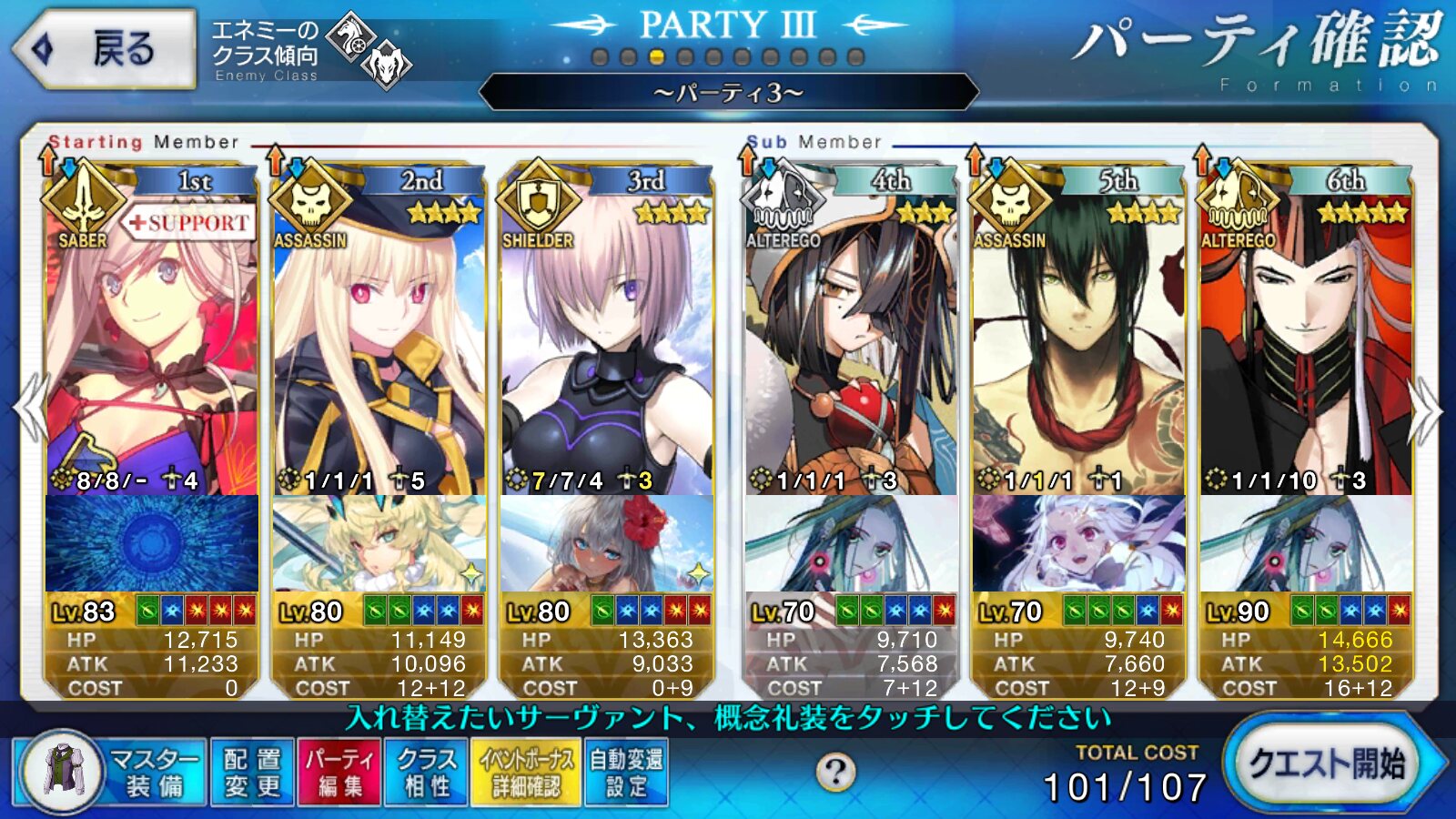Select the 1st slot Saber support servant

[152, 346]
